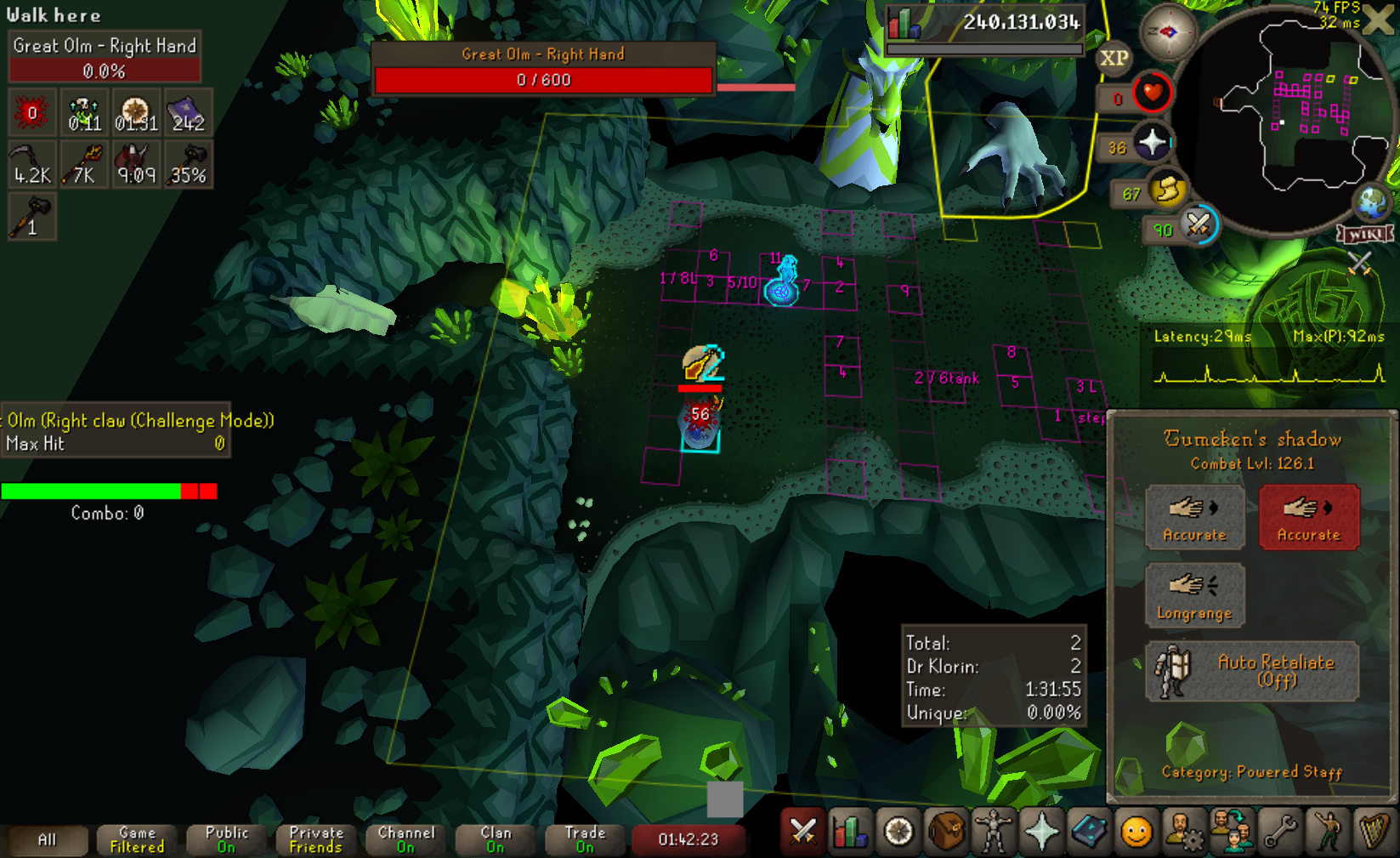Activate the quick-prayers orb
Image resolution: width=1400 pixels, height=858 pixels.
click(1152, 142)
